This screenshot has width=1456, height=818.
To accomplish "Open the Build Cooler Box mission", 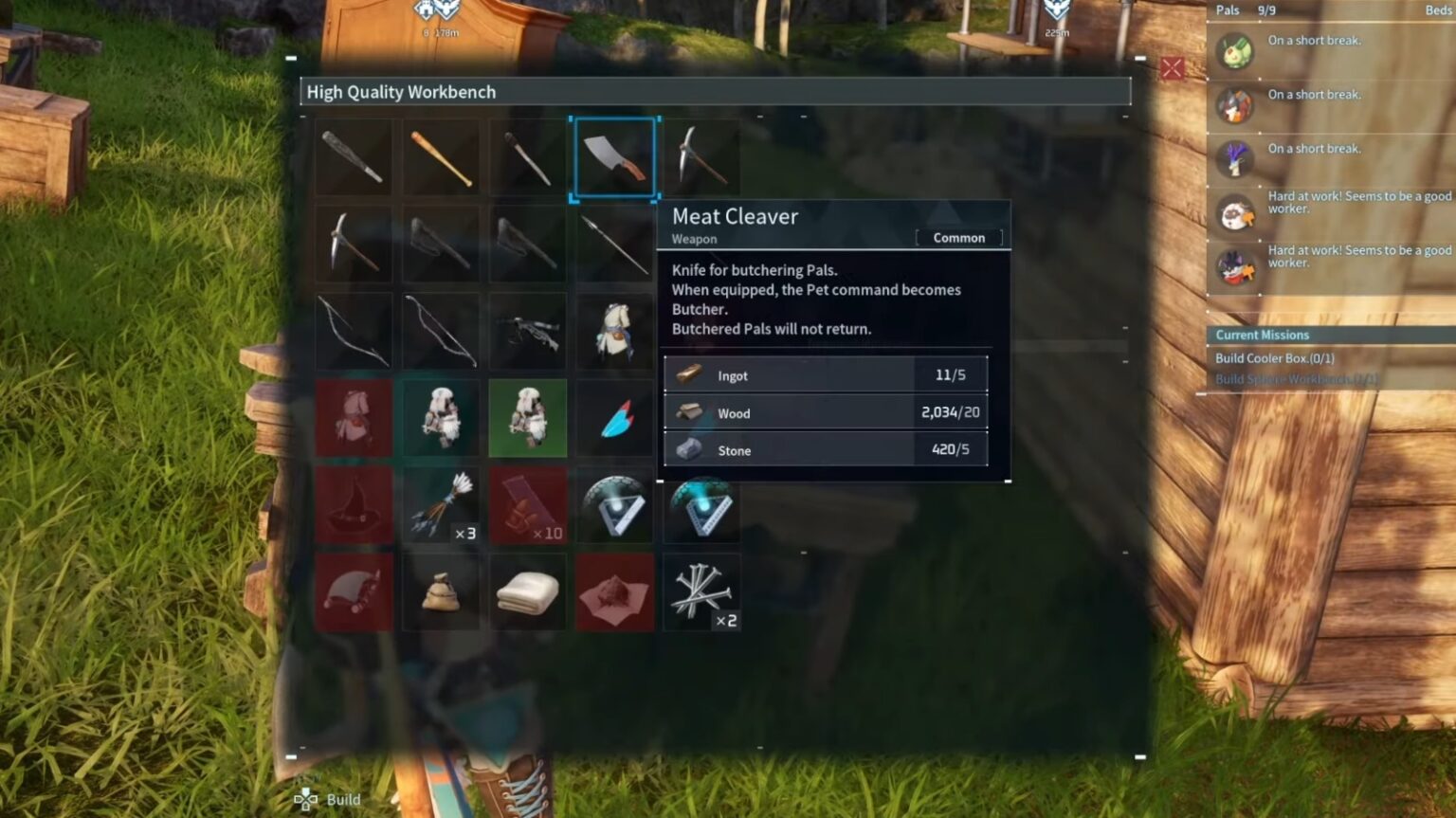I will click(1274, 358).
